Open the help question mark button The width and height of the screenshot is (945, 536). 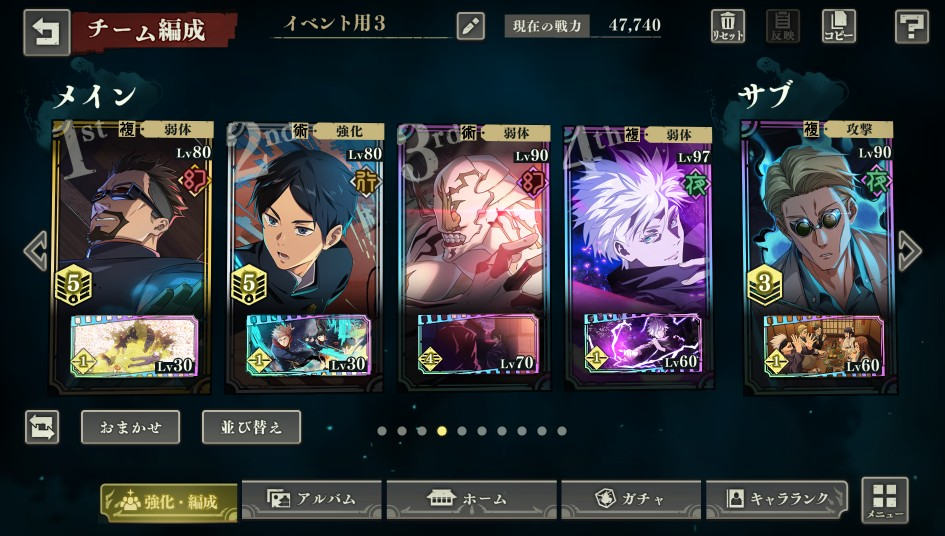tap(911, 26)
